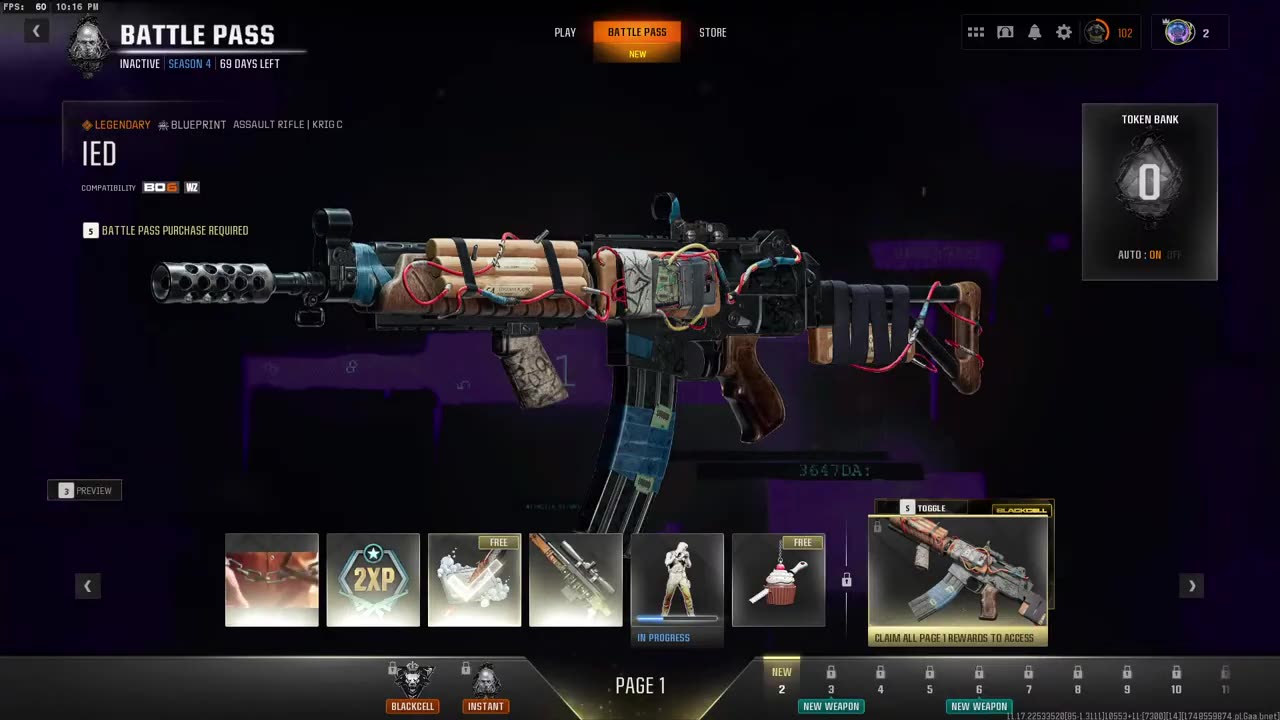Go to battle pass page 3
The image size is (1280, 720).
(830, 680)
